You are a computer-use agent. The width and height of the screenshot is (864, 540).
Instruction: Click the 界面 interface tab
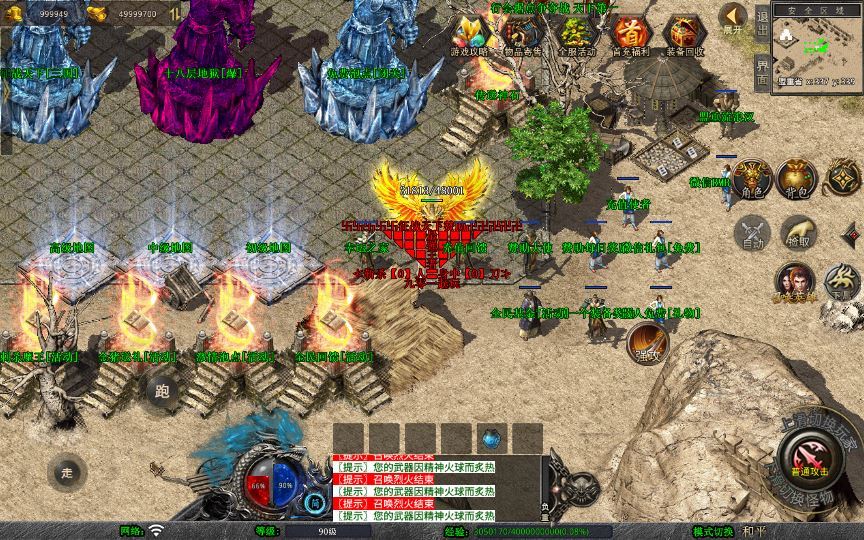click(762, 72)
